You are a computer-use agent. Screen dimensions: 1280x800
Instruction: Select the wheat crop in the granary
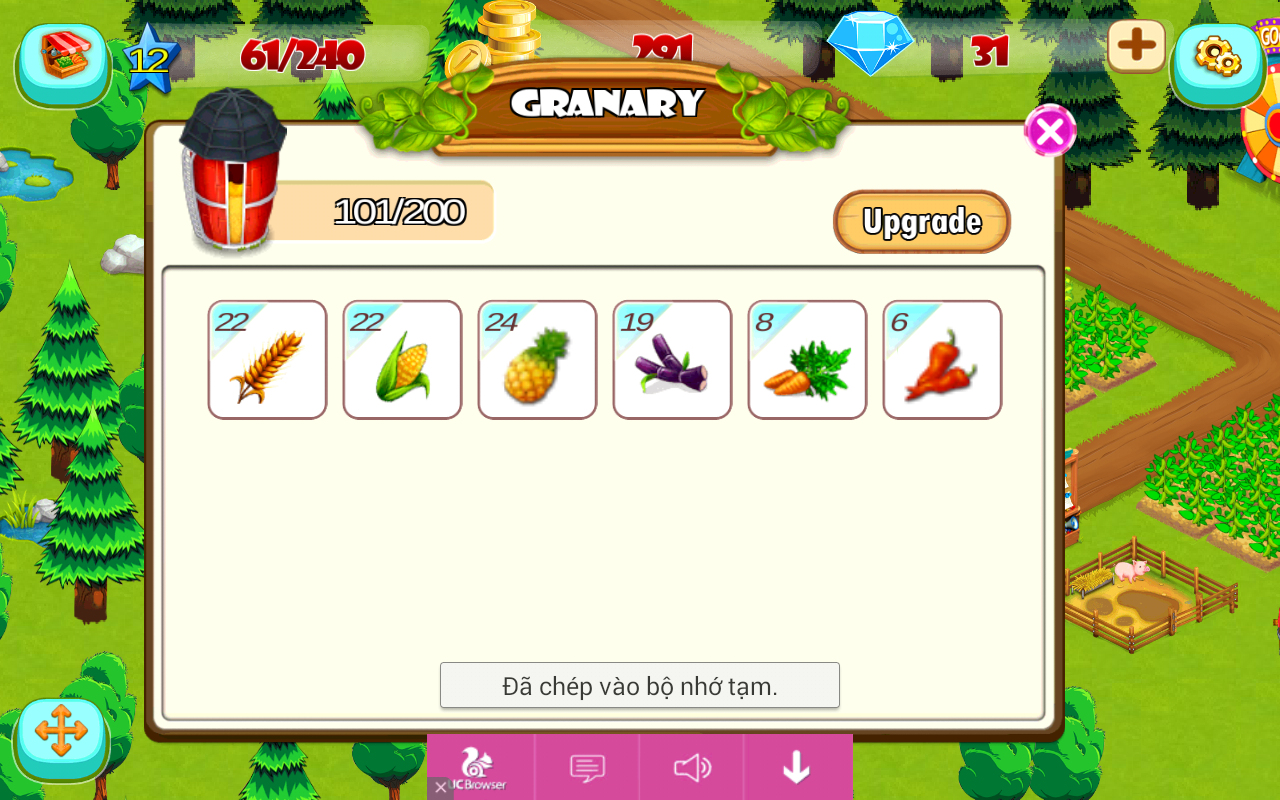tap(267, 360)
